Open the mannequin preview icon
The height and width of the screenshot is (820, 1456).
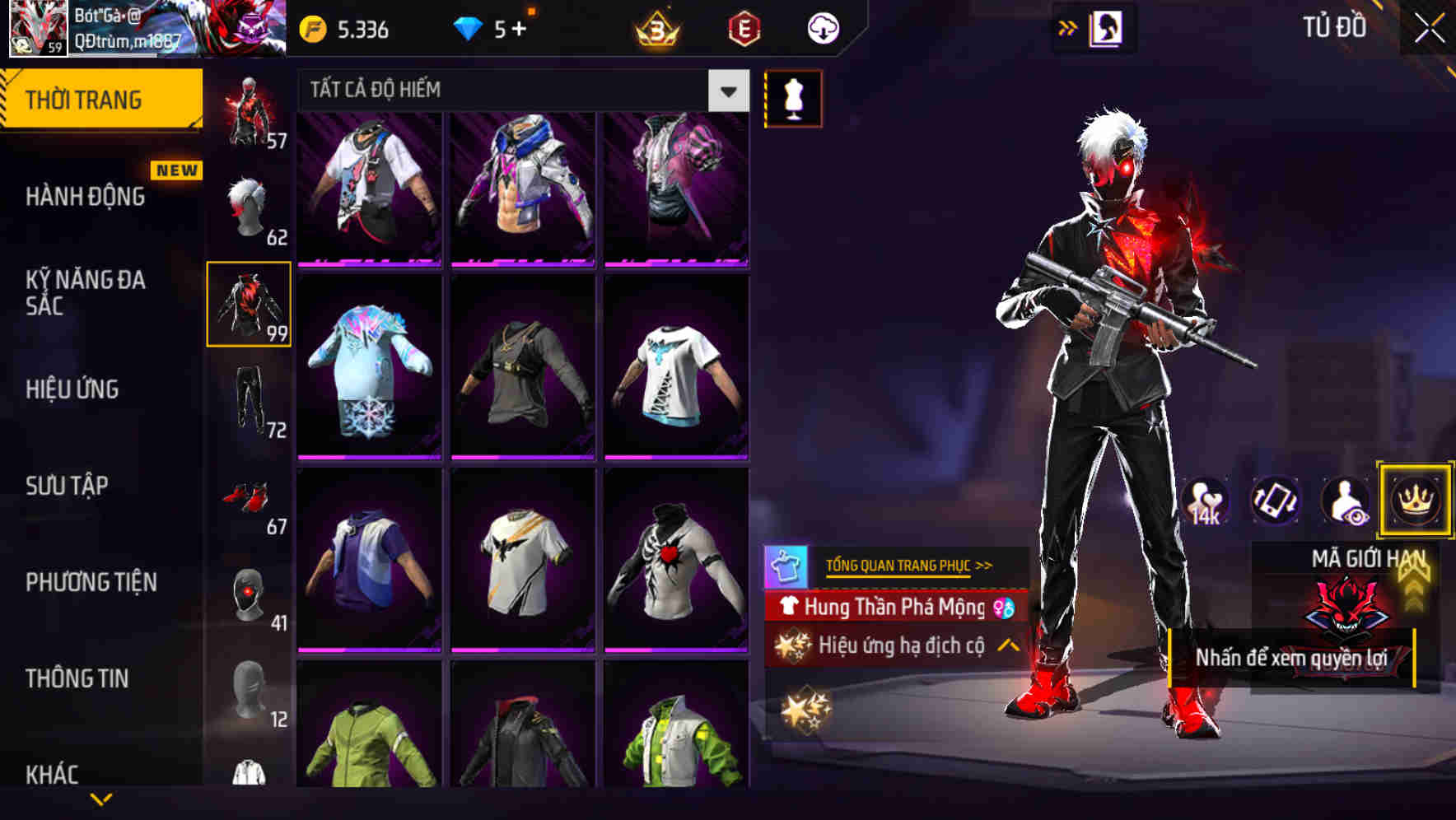coord(793,98)
